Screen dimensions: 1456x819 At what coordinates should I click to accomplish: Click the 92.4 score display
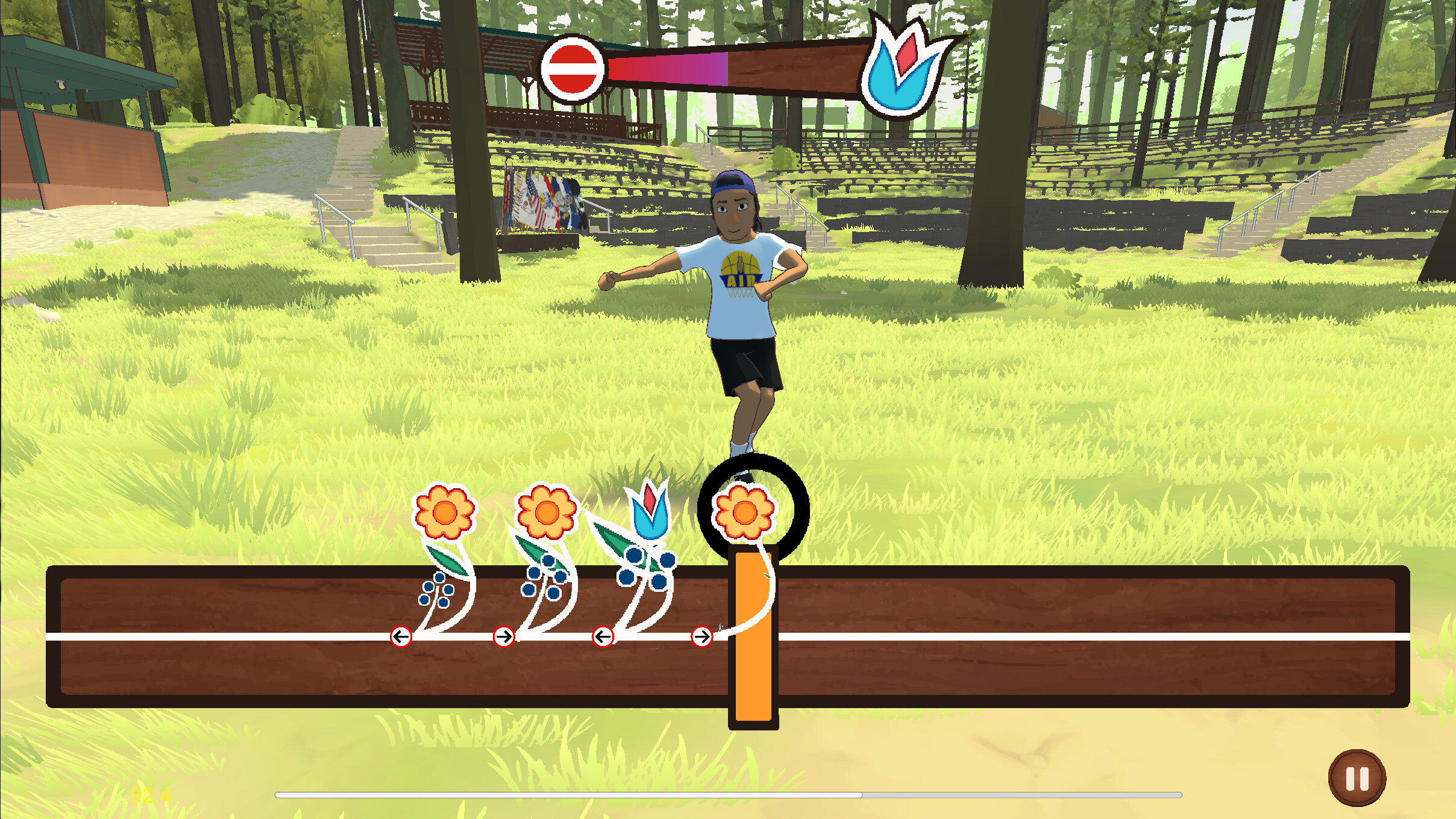pos(149,795)
